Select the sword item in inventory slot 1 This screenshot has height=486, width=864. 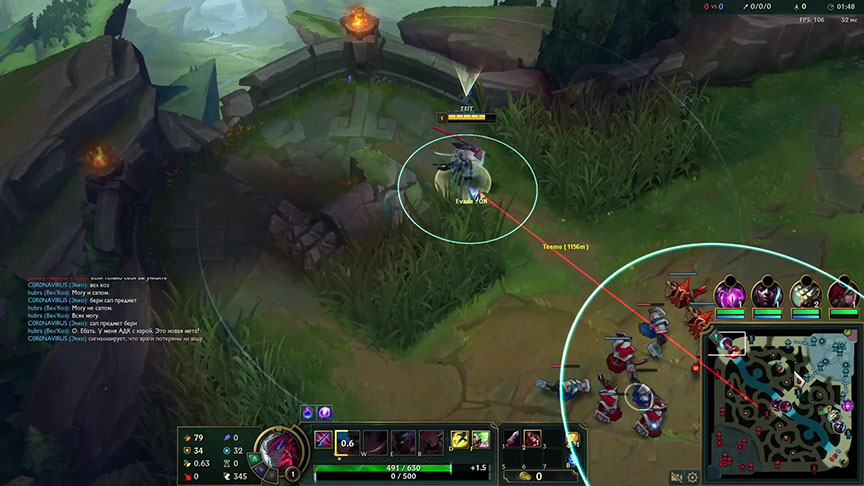512,439
